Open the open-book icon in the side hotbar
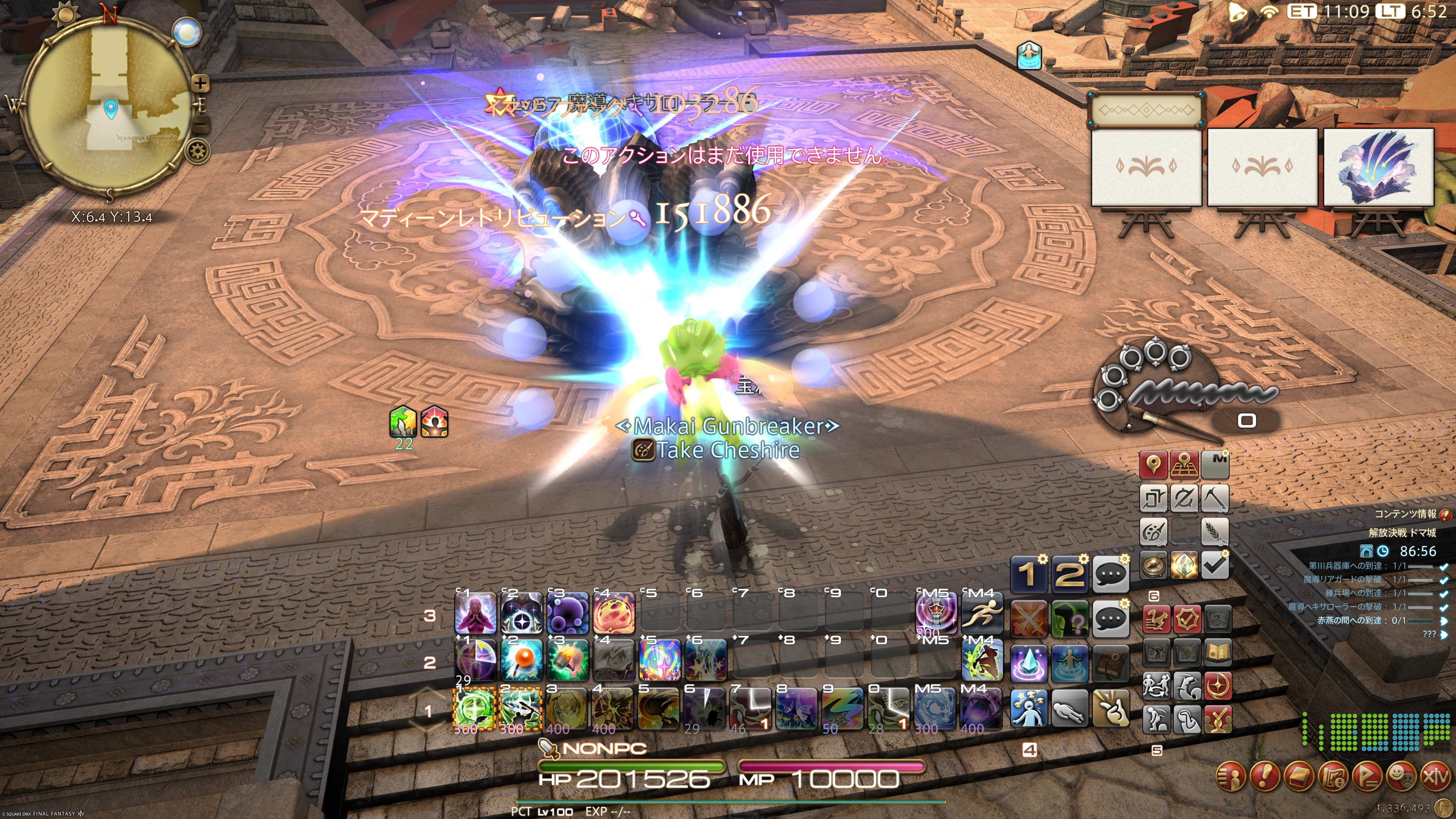1456x819 pixels. point(1218,653)
